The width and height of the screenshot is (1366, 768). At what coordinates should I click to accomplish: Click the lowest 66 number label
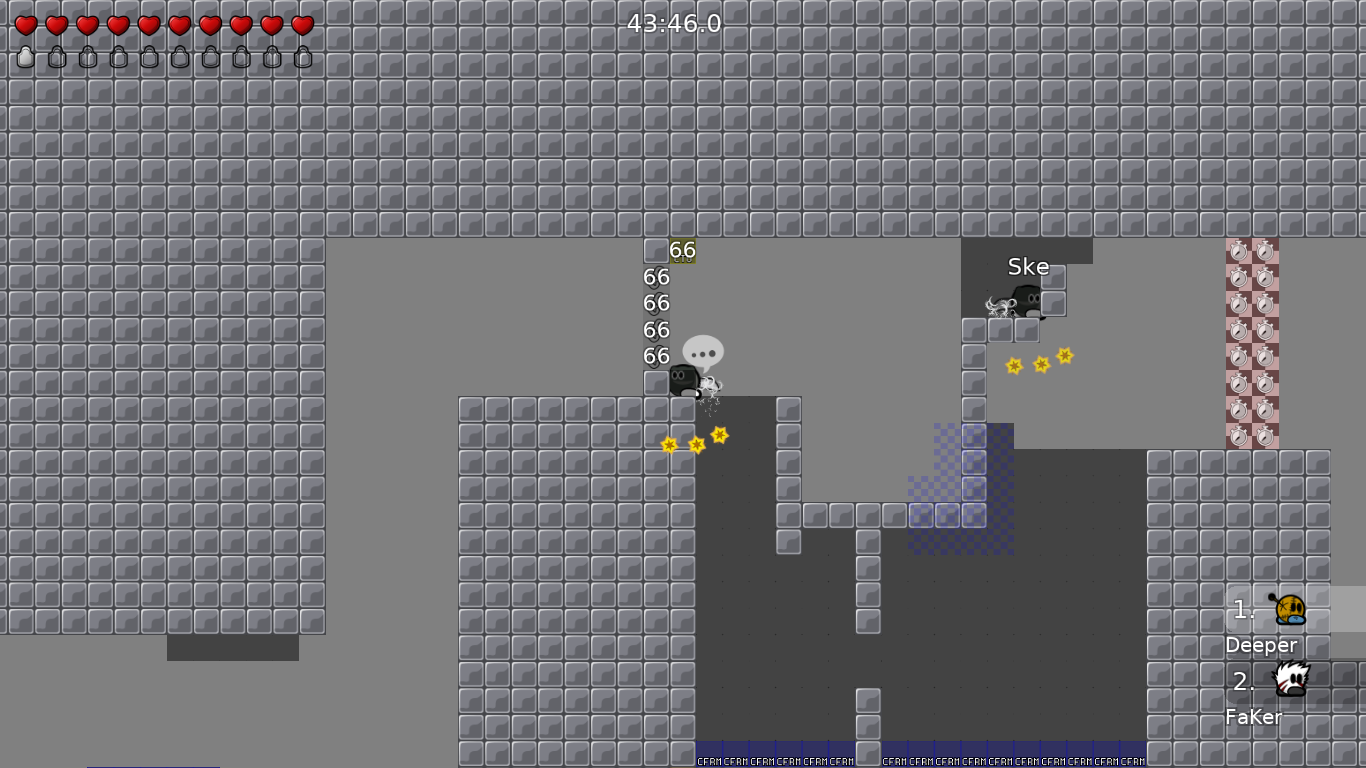click(x=656, y=355)
